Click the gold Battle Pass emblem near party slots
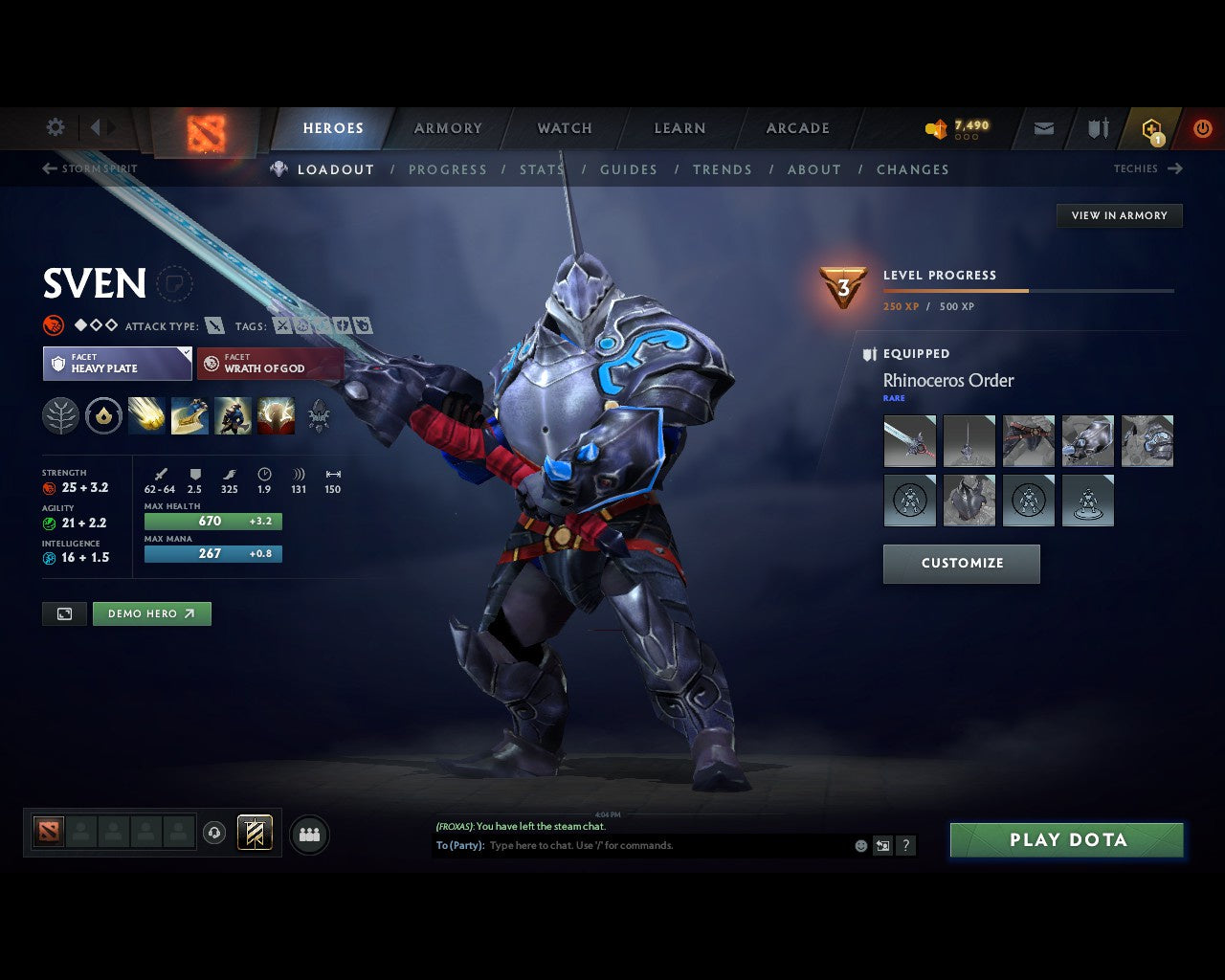The height and width of the screenshot is (980, 1225). pyautogui.click(x=254, y=833)
